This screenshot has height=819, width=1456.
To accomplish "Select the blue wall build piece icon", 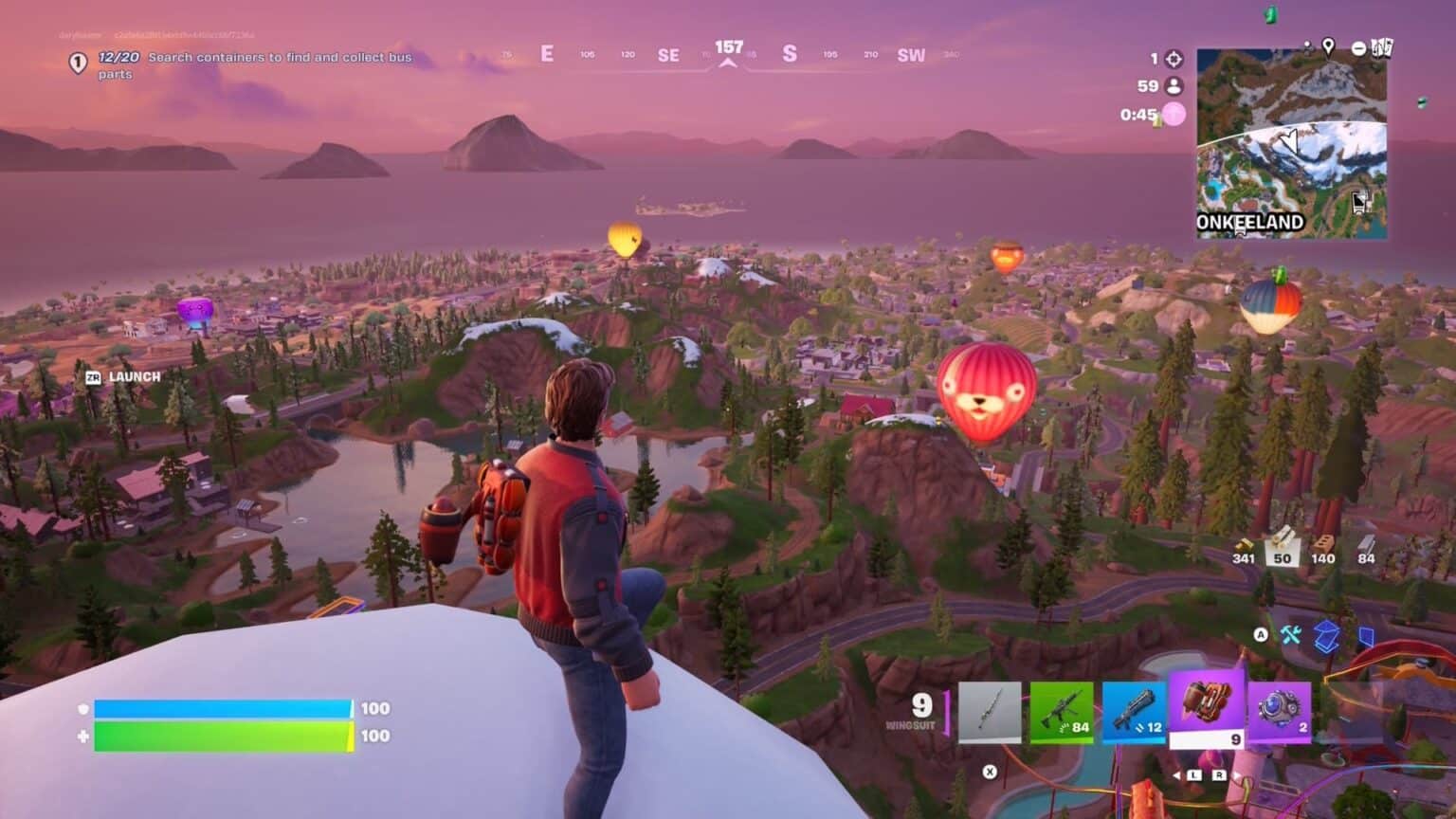I will 1366,637.
